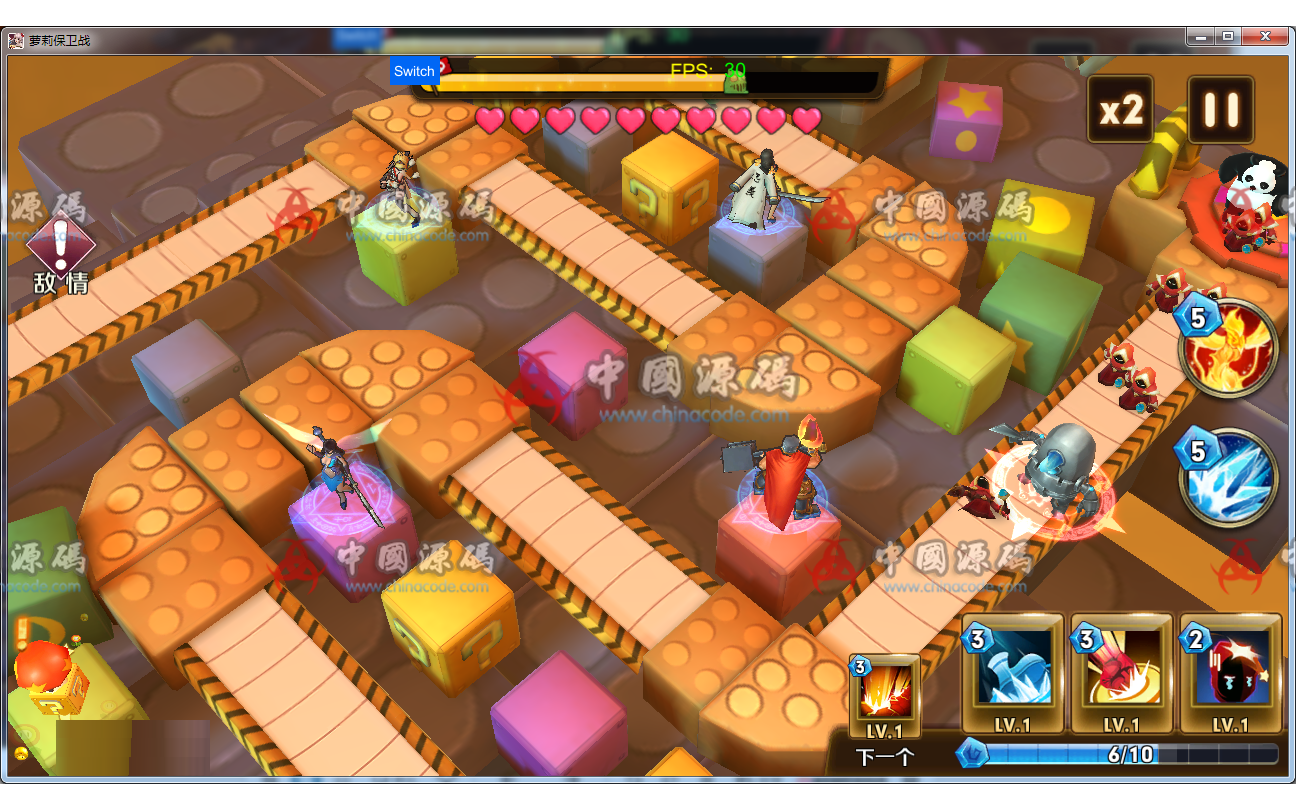This screenshot has height=810, width=1296.
Task: Click the 下一个 next card preview
Action: tap(884, 698)
